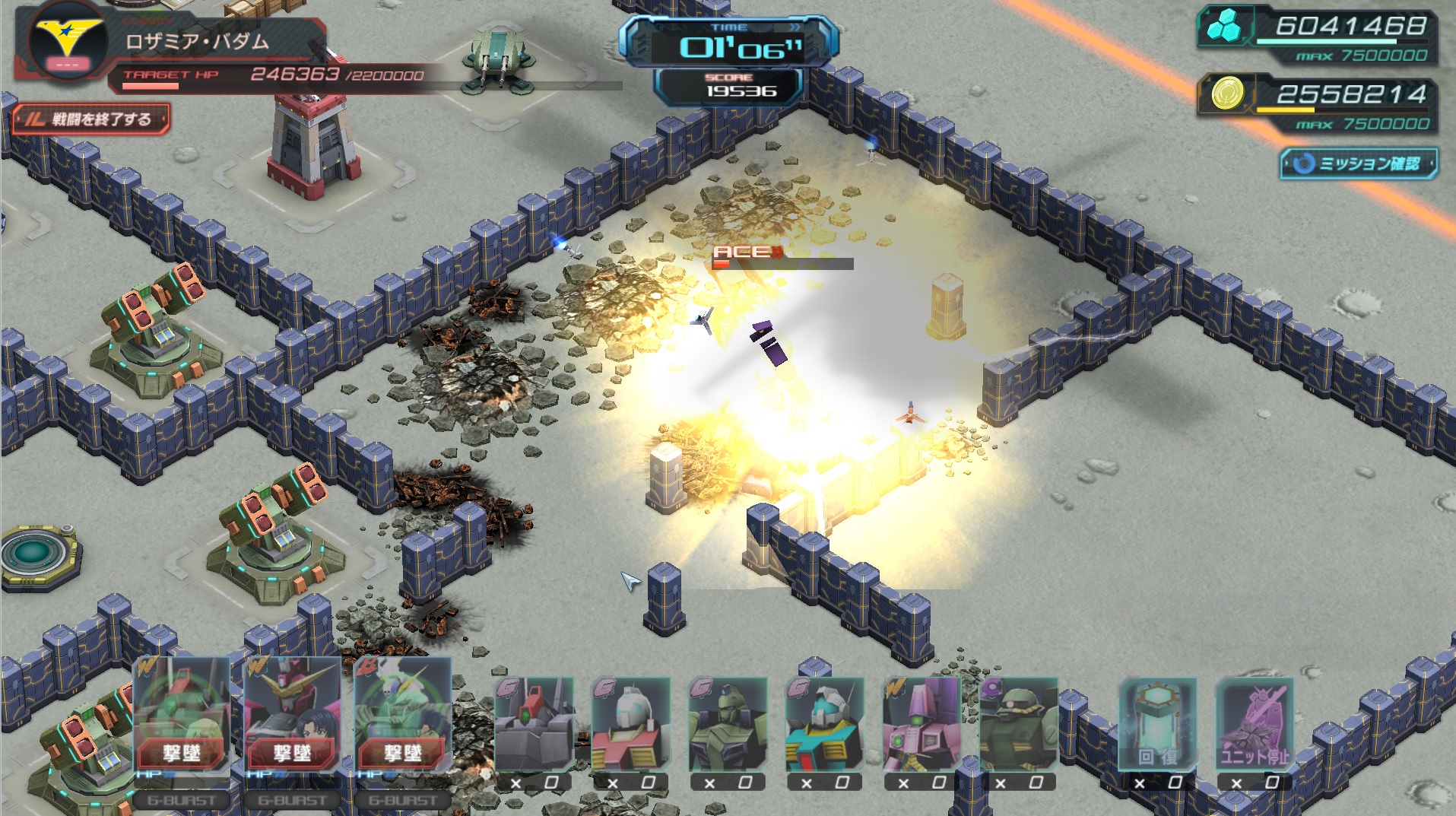Select the grey Gundam unit card
The width and height of the screenshot is (1456, 816).
pyautogui.click(x=534, y=726)
